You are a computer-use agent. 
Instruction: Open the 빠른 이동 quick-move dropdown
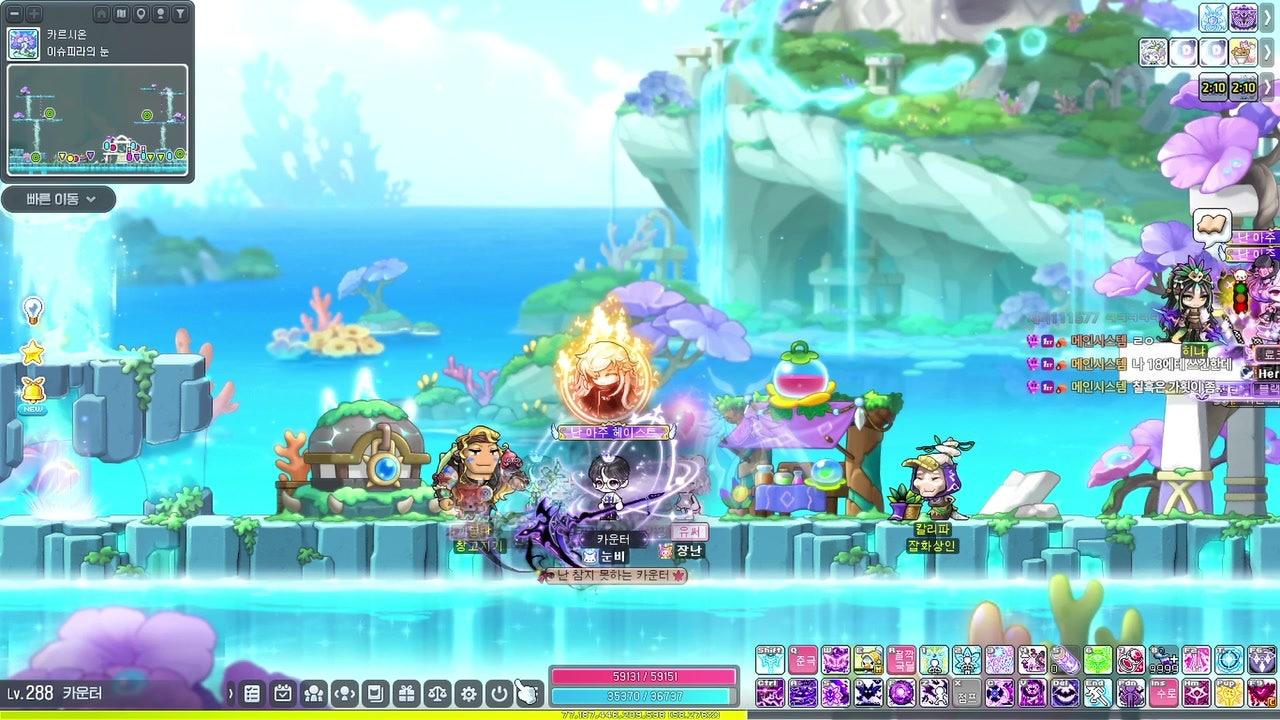click(58, 199)
